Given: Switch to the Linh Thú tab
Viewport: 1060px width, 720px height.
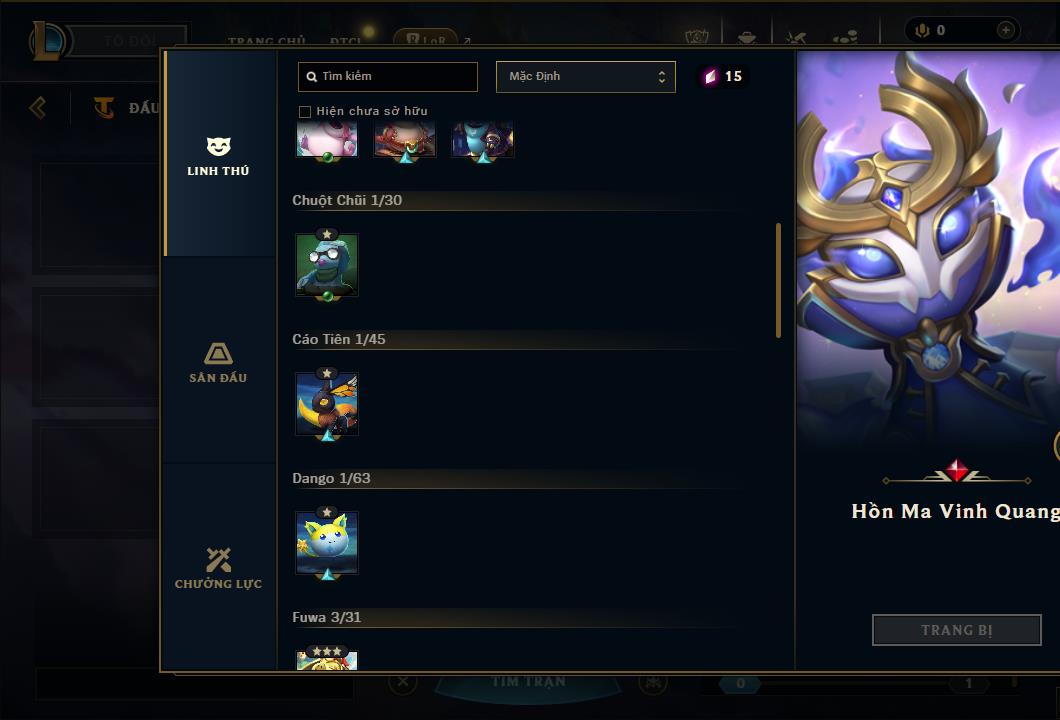Looking at the screenshot, I should (218, 156).
